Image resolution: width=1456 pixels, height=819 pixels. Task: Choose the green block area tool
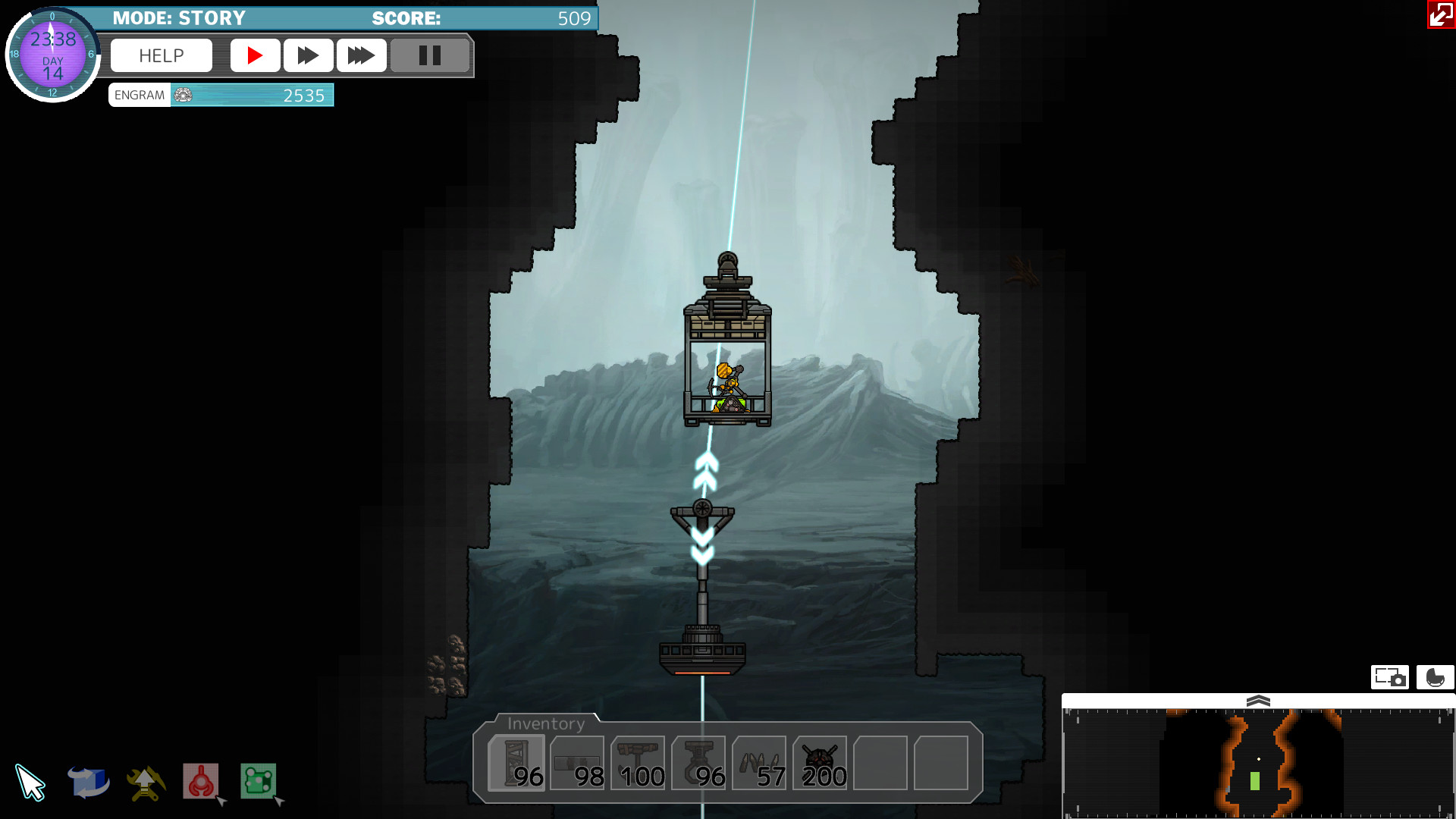[x=258, y=781]
